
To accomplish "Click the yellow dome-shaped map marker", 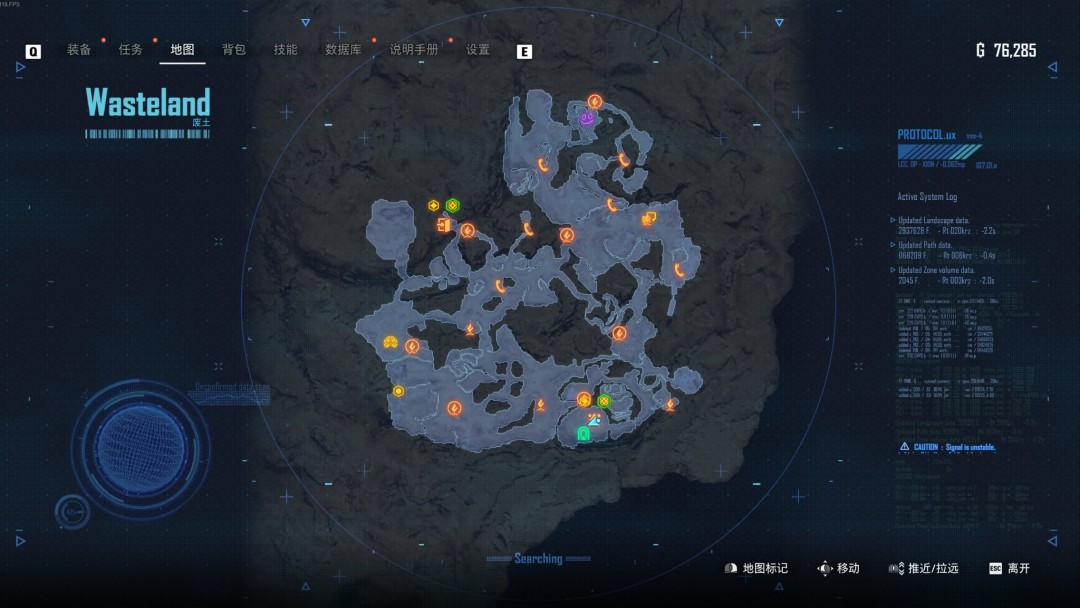I will pyautogui.click(x=390, y=343).
